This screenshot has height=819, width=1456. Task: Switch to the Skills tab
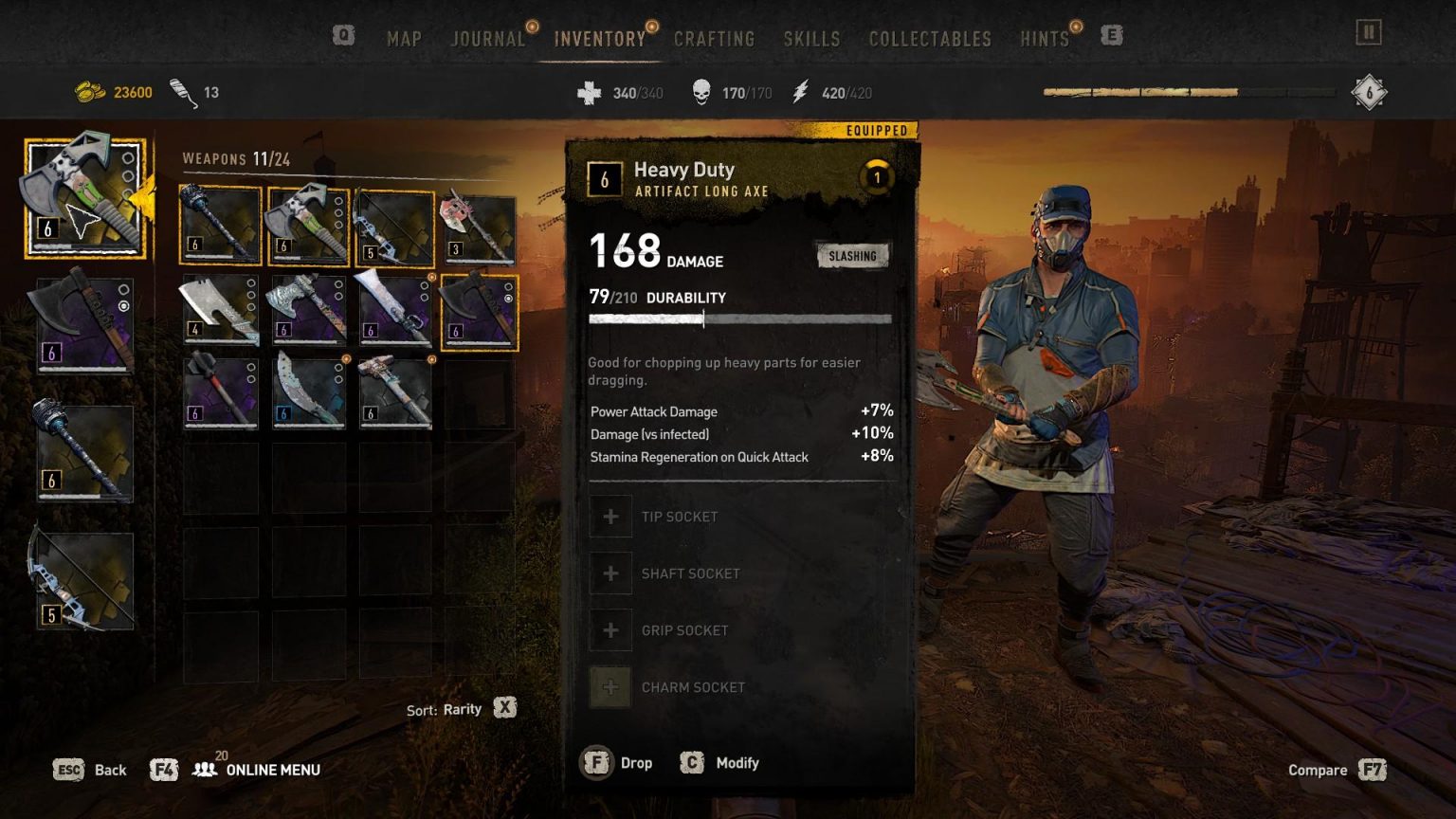(811, 39)
